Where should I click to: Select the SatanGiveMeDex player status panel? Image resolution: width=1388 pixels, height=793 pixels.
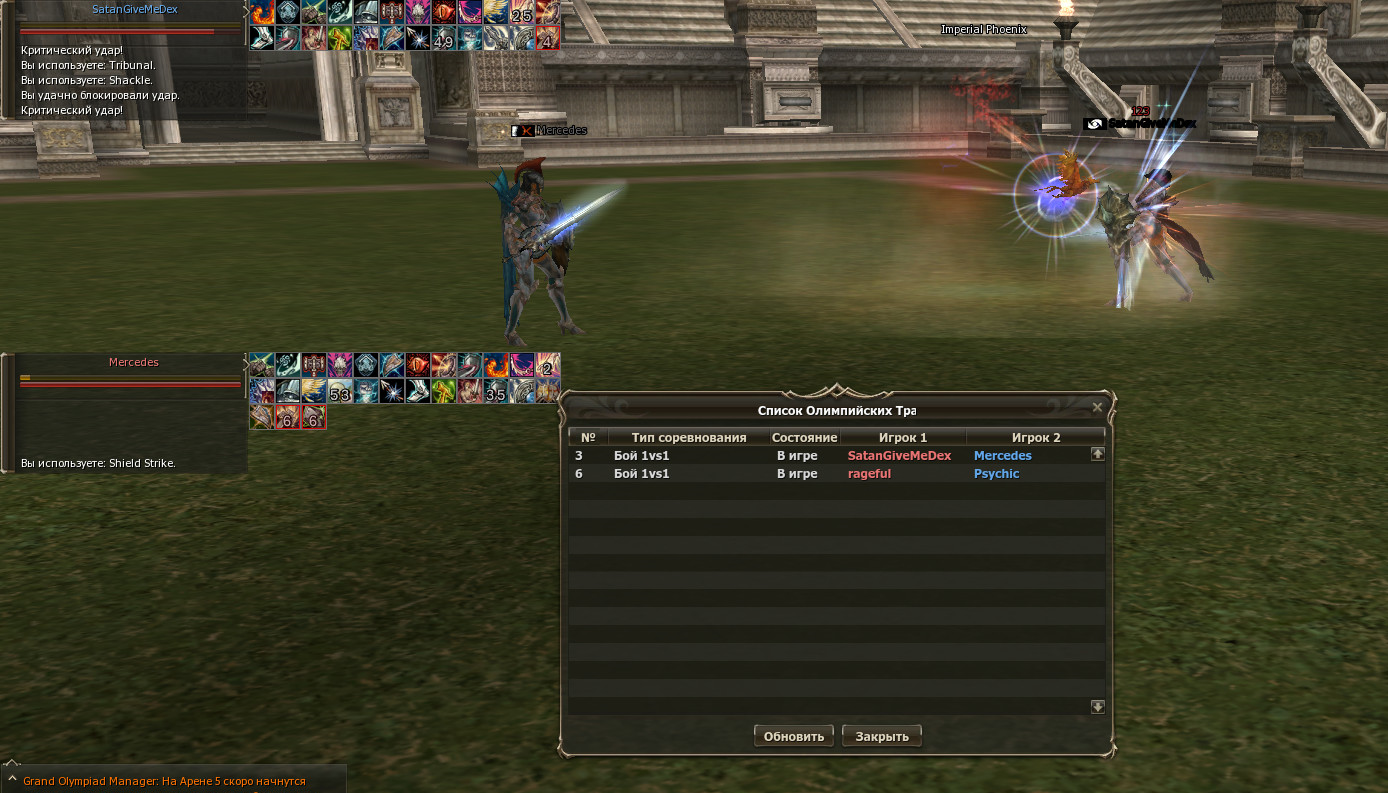[134, 10]
